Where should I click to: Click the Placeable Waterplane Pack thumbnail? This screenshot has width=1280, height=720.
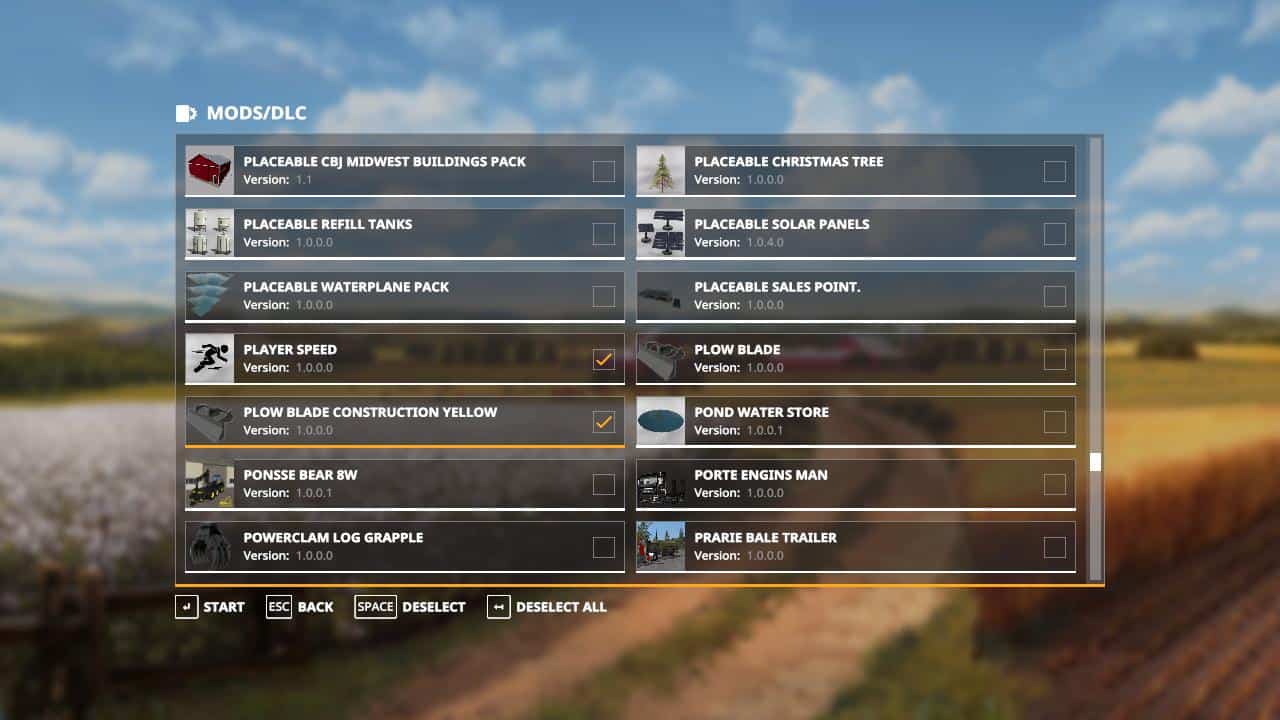tap(207, 295)
